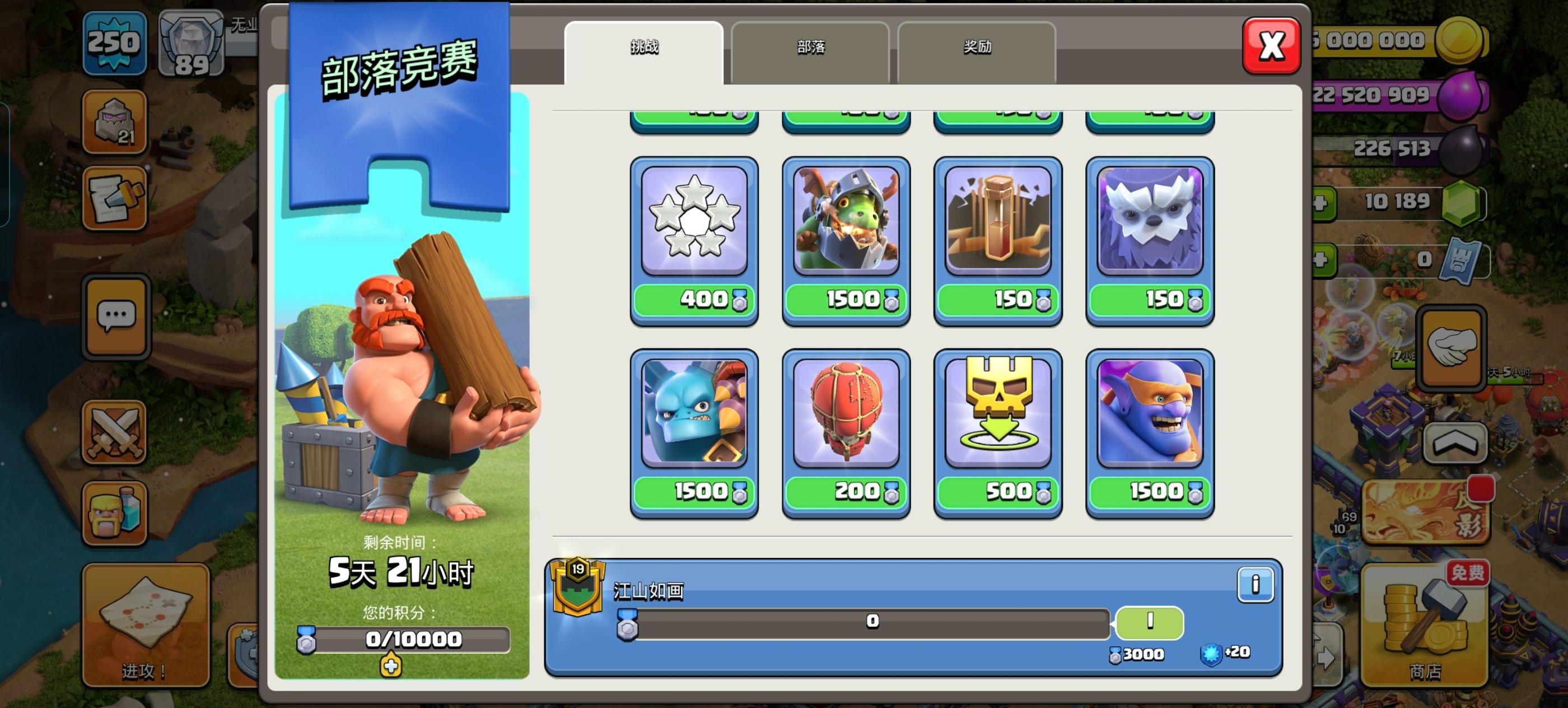This screenshot has width=1568, height=708.
Task: Select the 挑战 challenges tab
Action: click(643, 49)
